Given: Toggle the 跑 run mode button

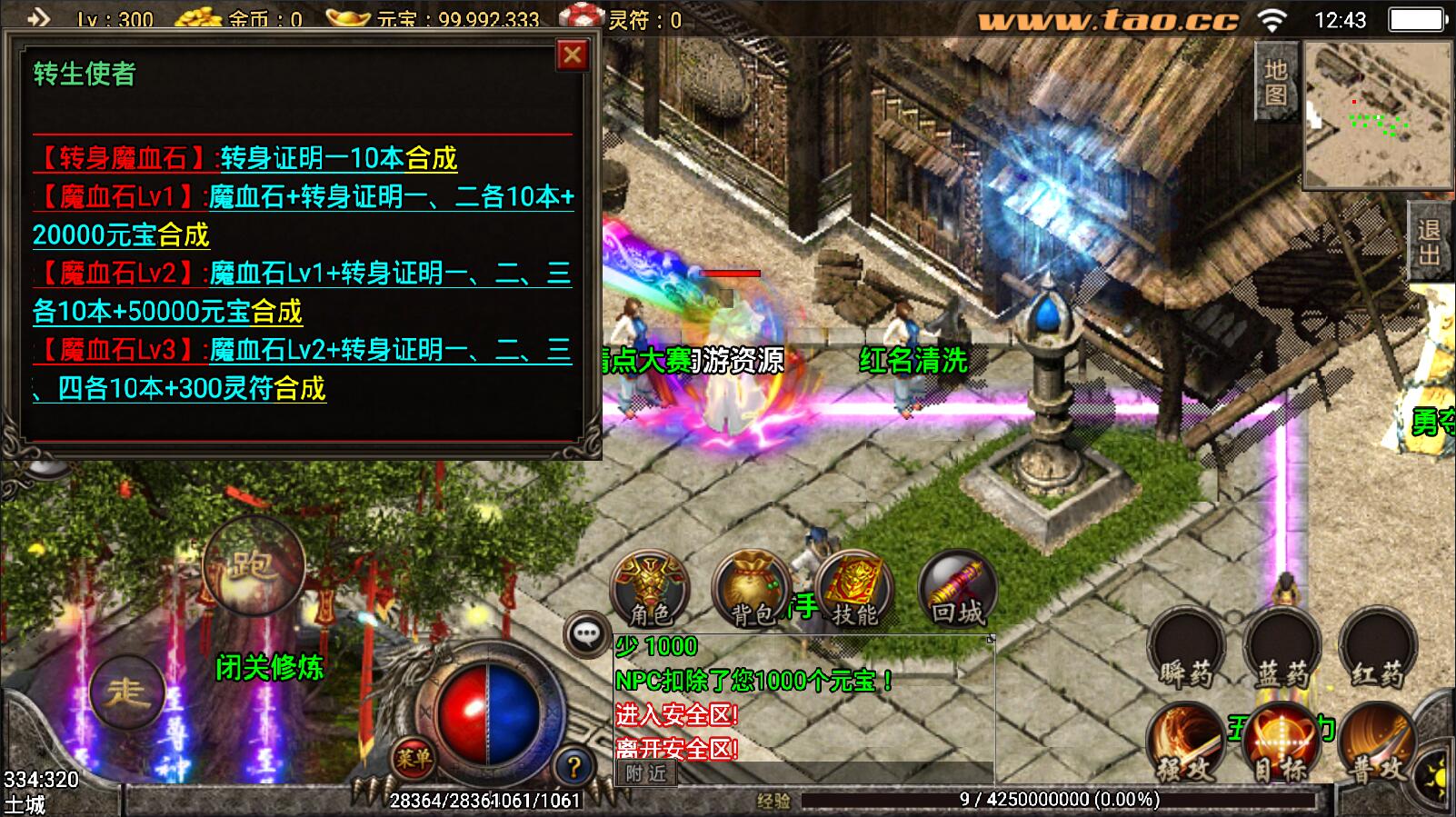Looking at the screenshot, I should 254,565.
